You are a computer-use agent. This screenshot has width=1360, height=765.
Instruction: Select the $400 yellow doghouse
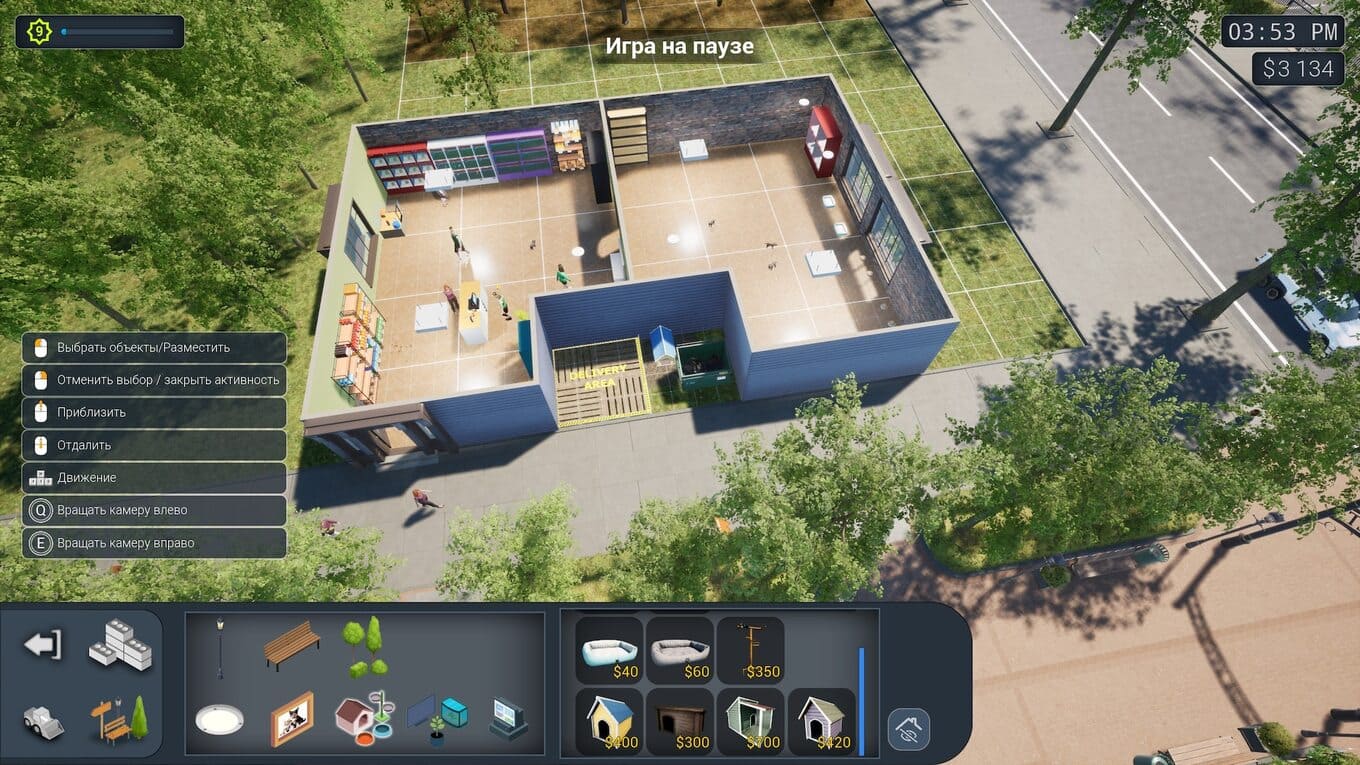pyautogui.click(x=610, y=721)
